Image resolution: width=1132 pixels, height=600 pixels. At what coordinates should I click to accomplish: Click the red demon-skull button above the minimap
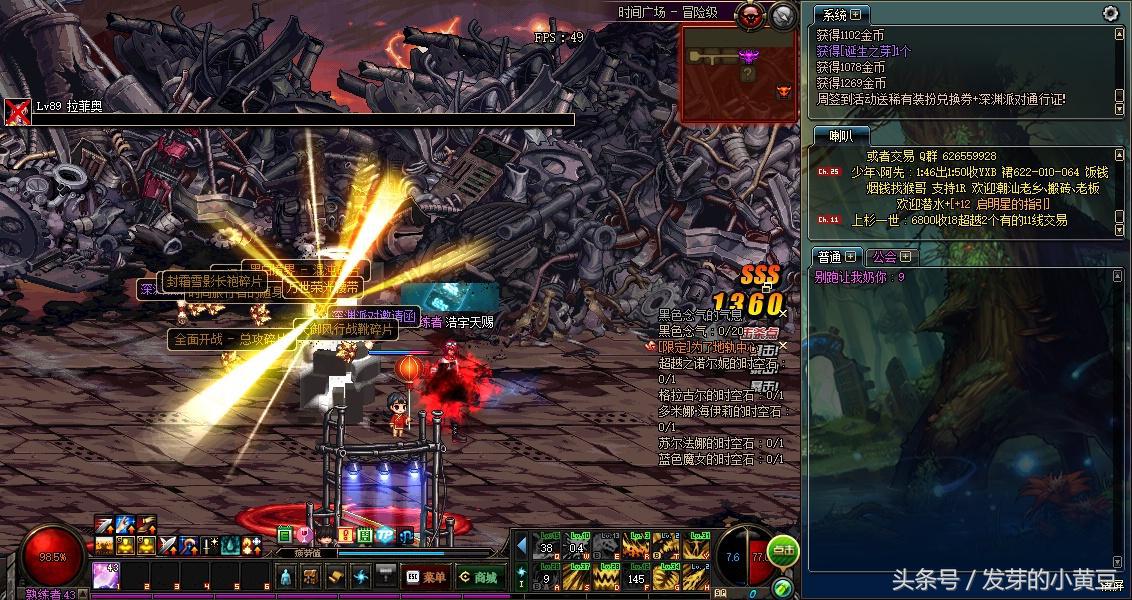(749, 14)
